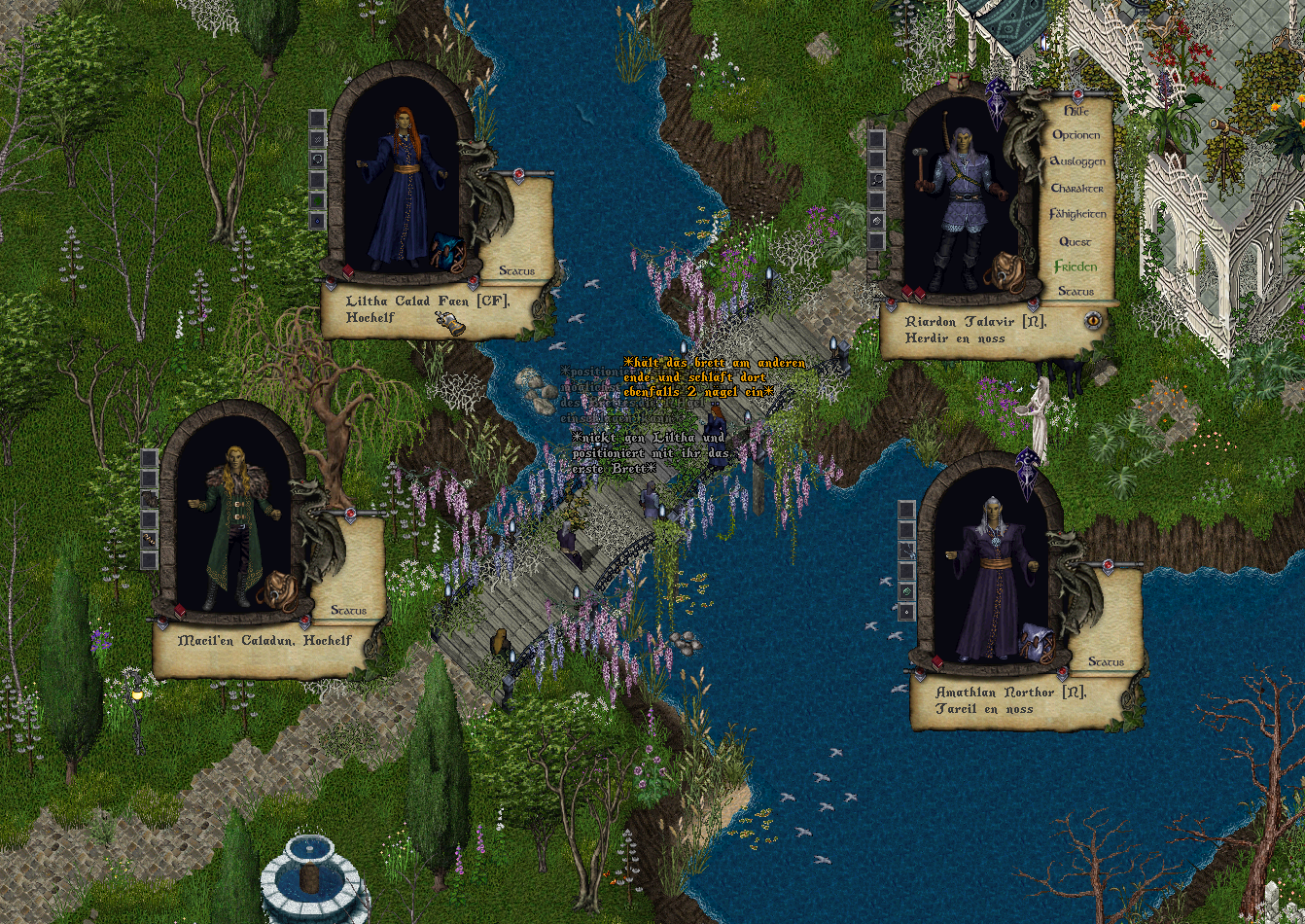Open Status on Macil'en Caladun's paperdoll

click(348, 611)
